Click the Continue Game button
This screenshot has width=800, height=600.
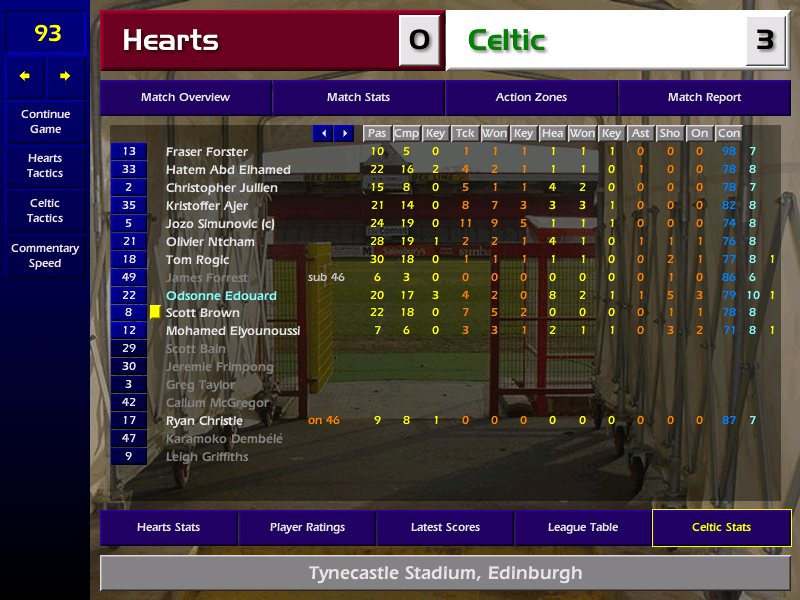pyautogui.click(x=45, y=121)
